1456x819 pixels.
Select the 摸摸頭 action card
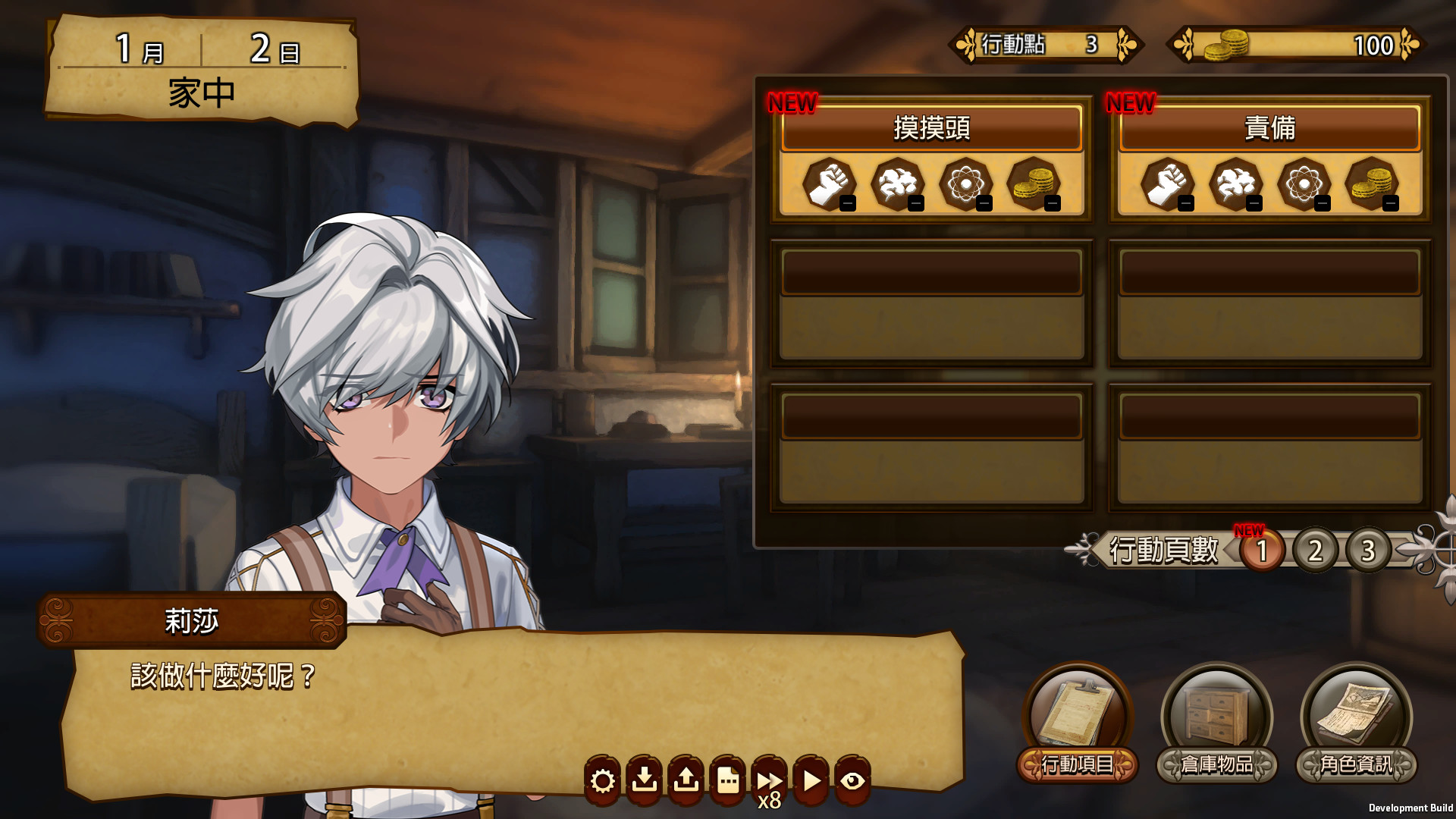pyautogui.click(x=931, y=129)
